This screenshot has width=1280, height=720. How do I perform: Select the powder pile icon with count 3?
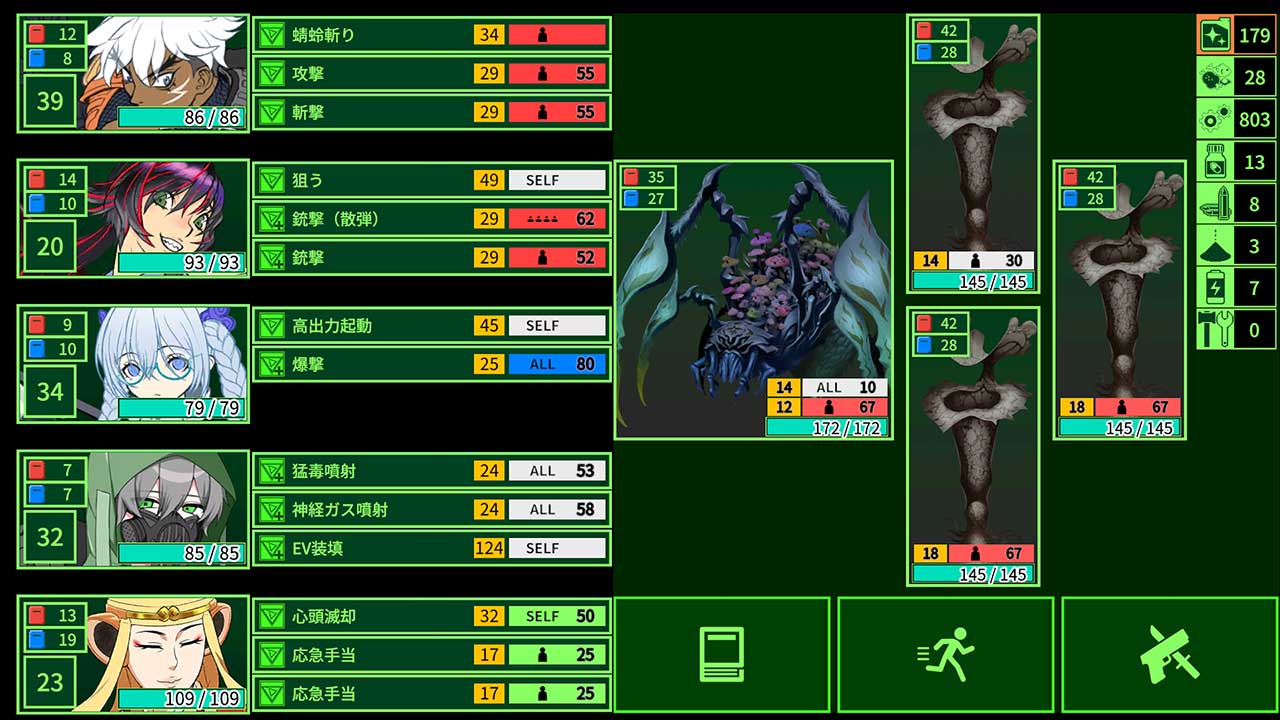click(x=1215, y=245)
